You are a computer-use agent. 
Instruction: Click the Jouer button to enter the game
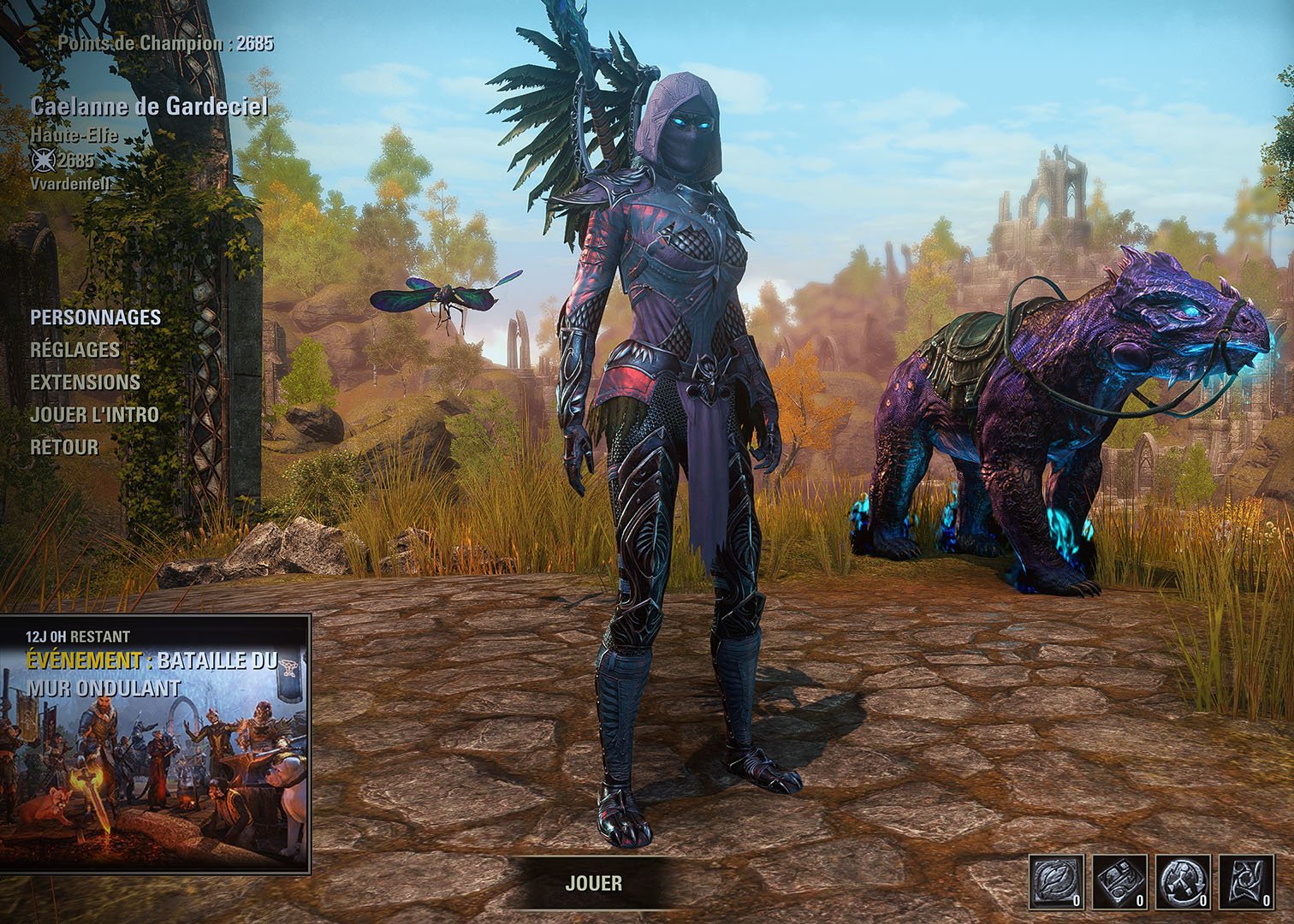click(593, 883)
